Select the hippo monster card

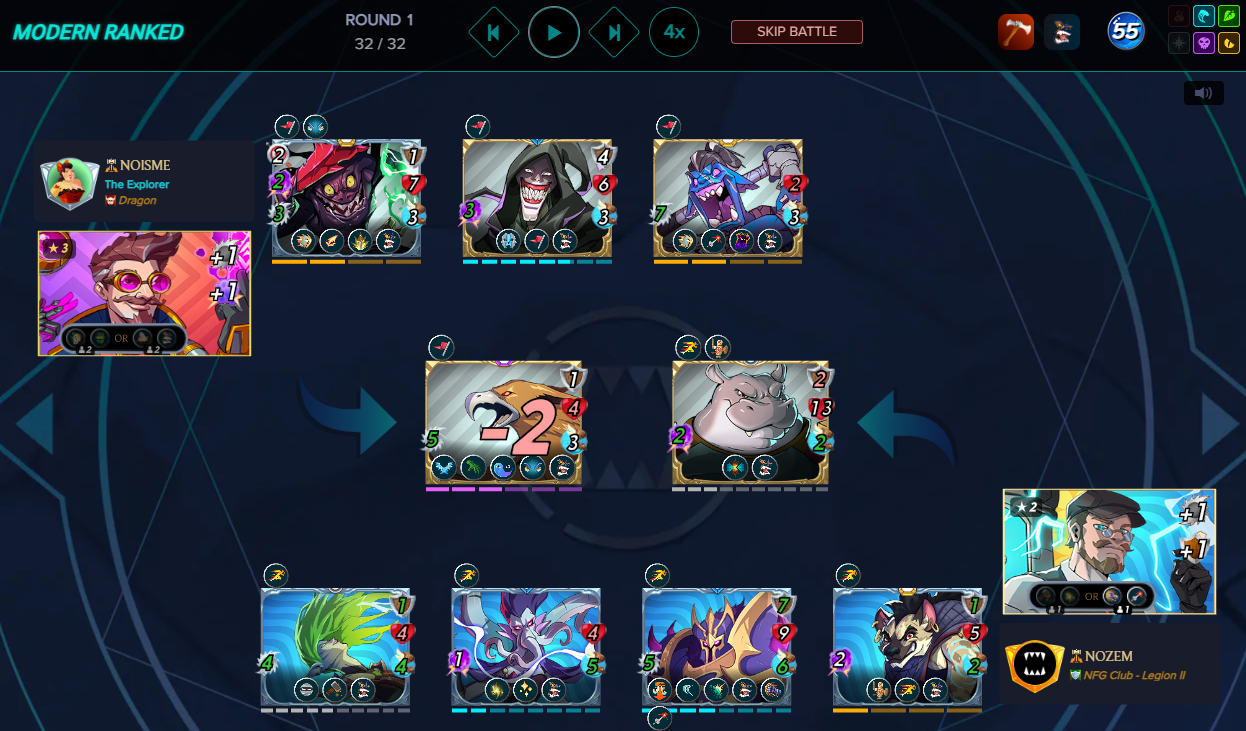point(750,422)
